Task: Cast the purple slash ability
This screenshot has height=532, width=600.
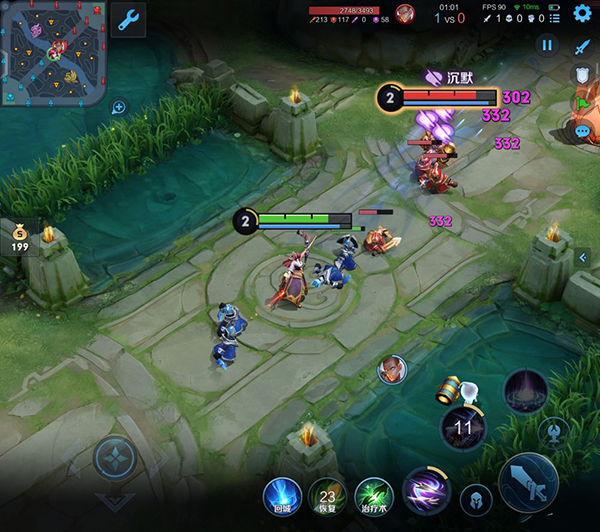Action: 425,491
